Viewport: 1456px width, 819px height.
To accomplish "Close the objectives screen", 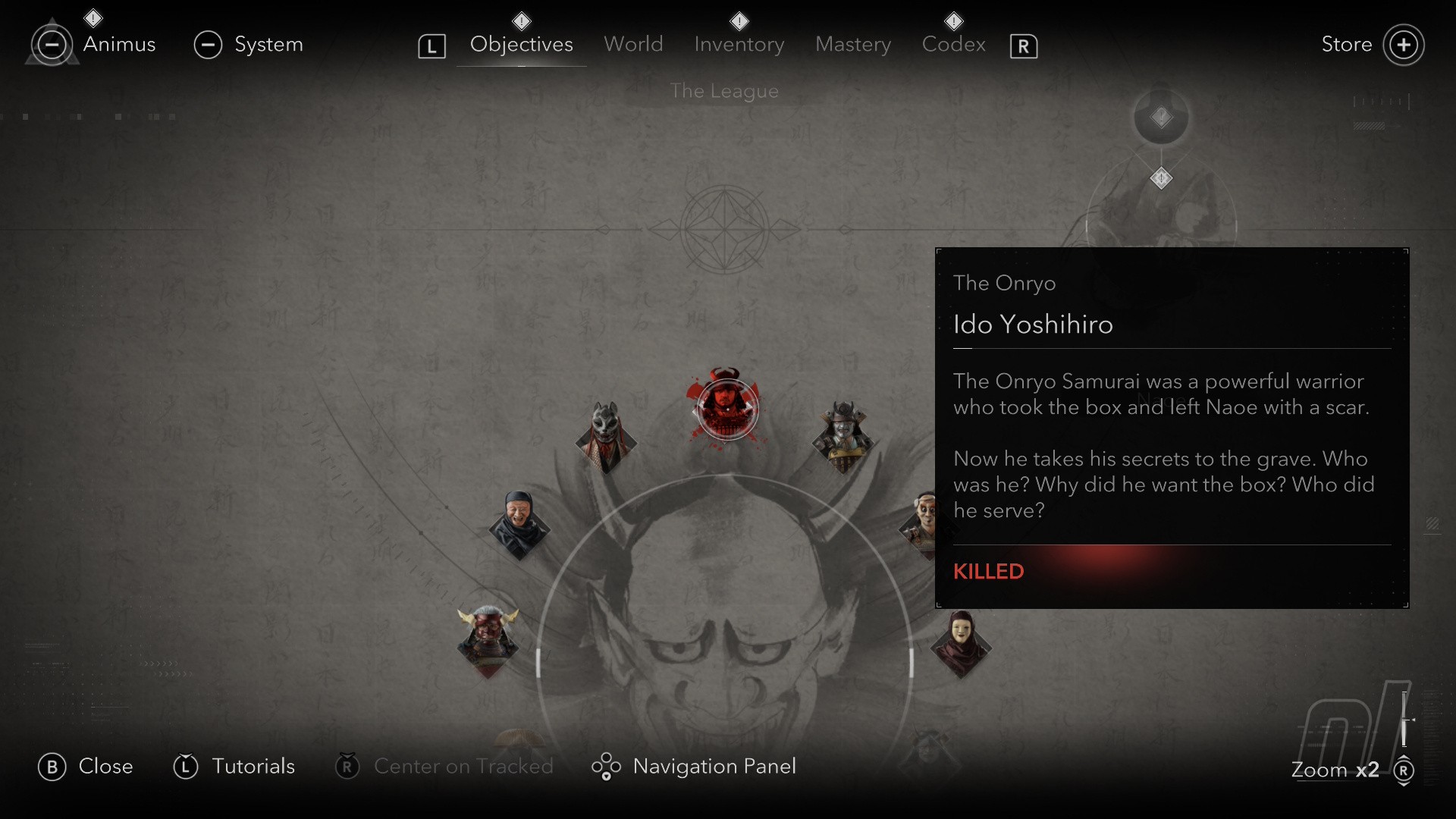I will point(105,767).
